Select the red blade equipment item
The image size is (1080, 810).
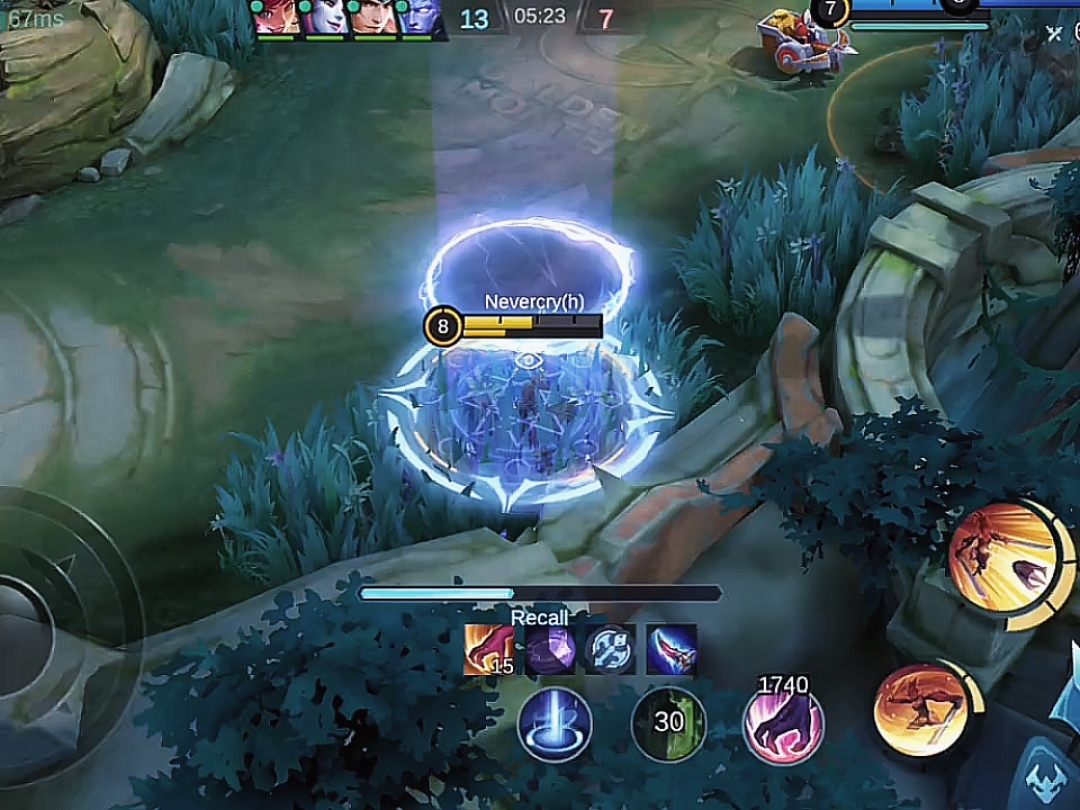click(x=671, y=649)
